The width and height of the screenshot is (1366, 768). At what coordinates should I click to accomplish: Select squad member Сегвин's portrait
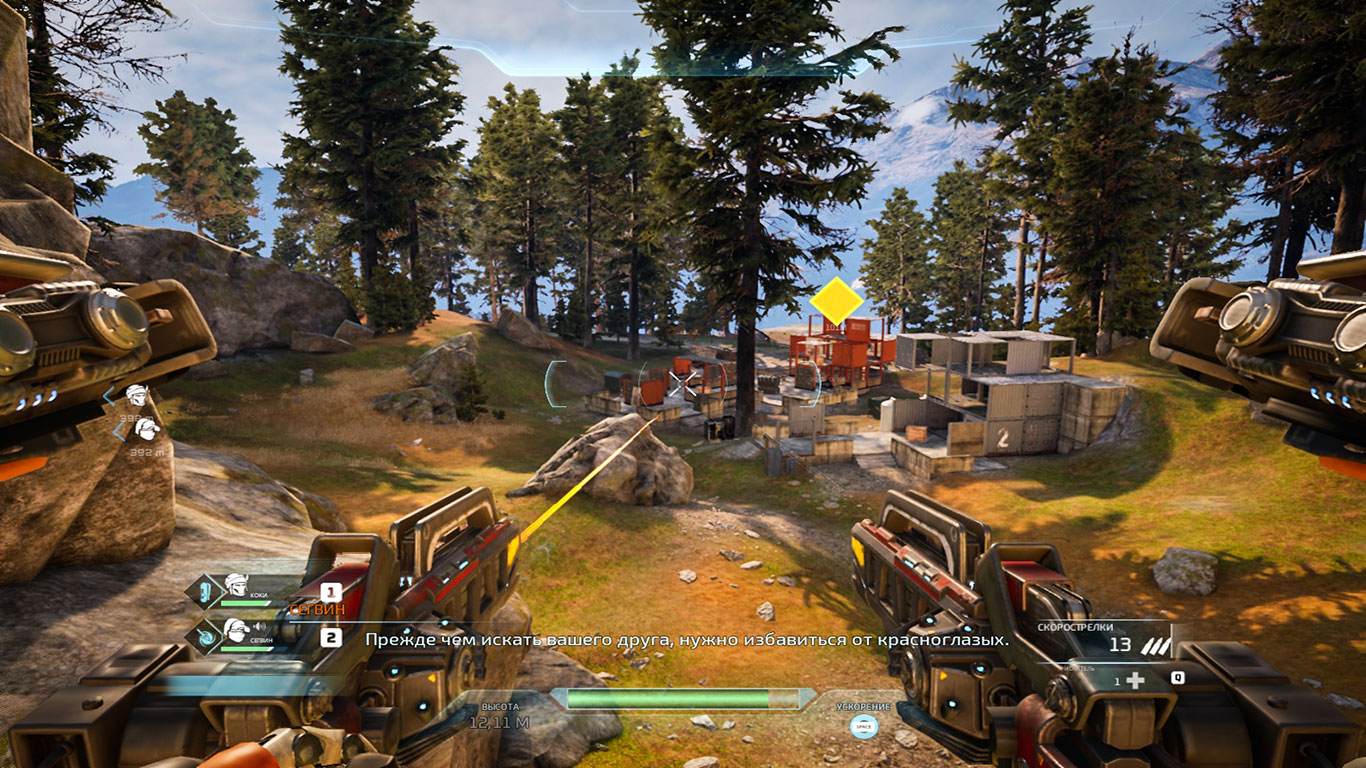(x=236, y=632)
